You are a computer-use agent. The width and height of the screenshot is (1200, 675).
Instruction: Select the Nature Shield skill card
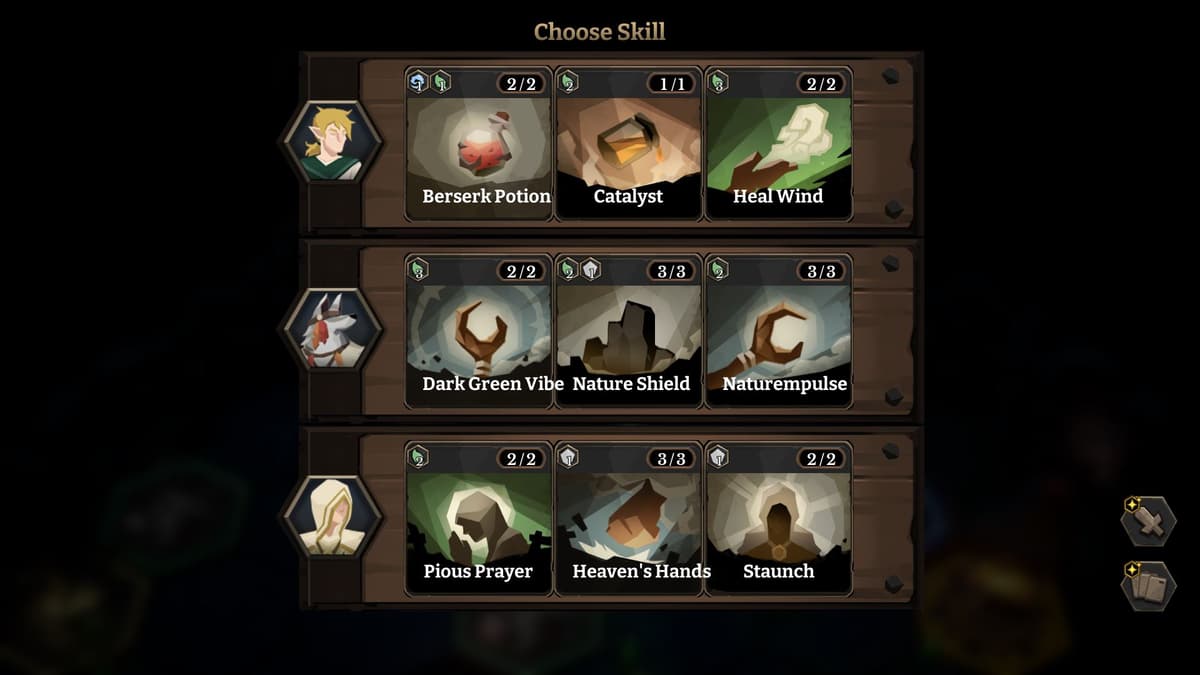pyautogui.click(x=629, y=332)
